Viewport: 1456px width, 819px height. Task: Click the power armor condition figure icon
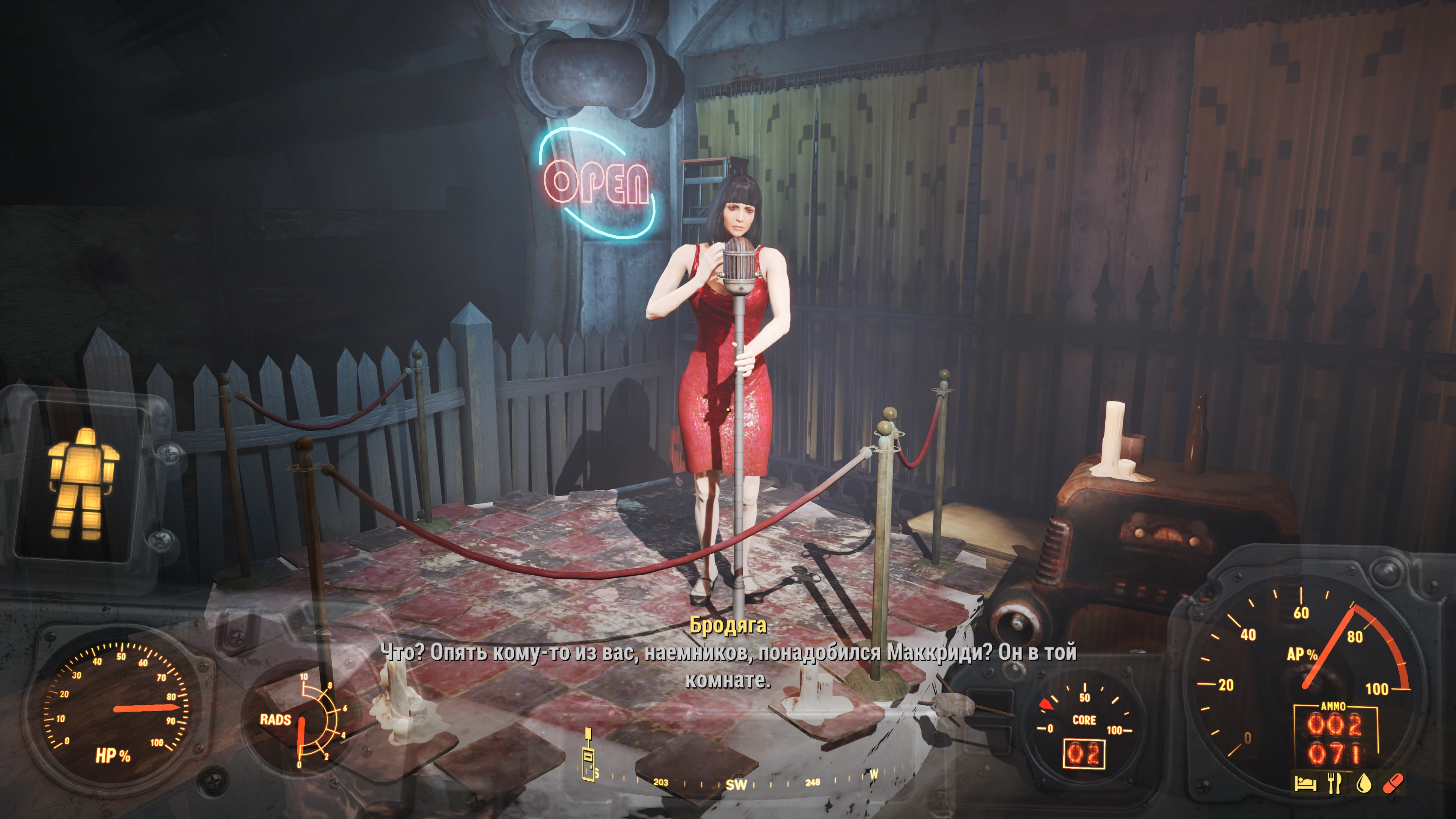pyautogui.click(x=83, y=483)
